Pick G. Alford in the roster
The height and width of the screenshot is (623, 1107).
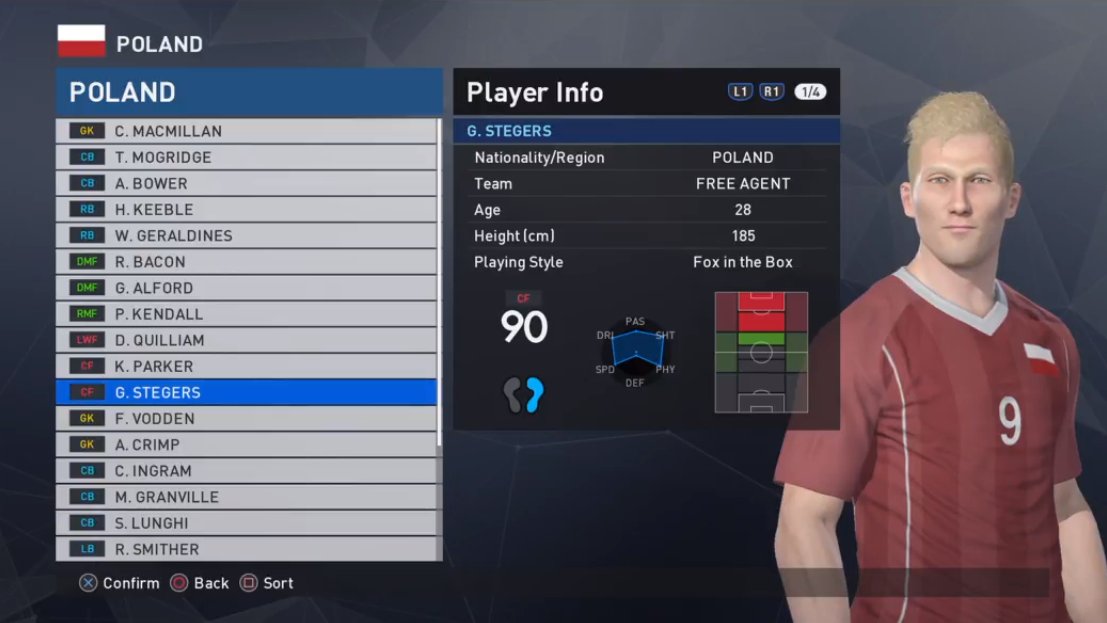[x=246, y=288]
